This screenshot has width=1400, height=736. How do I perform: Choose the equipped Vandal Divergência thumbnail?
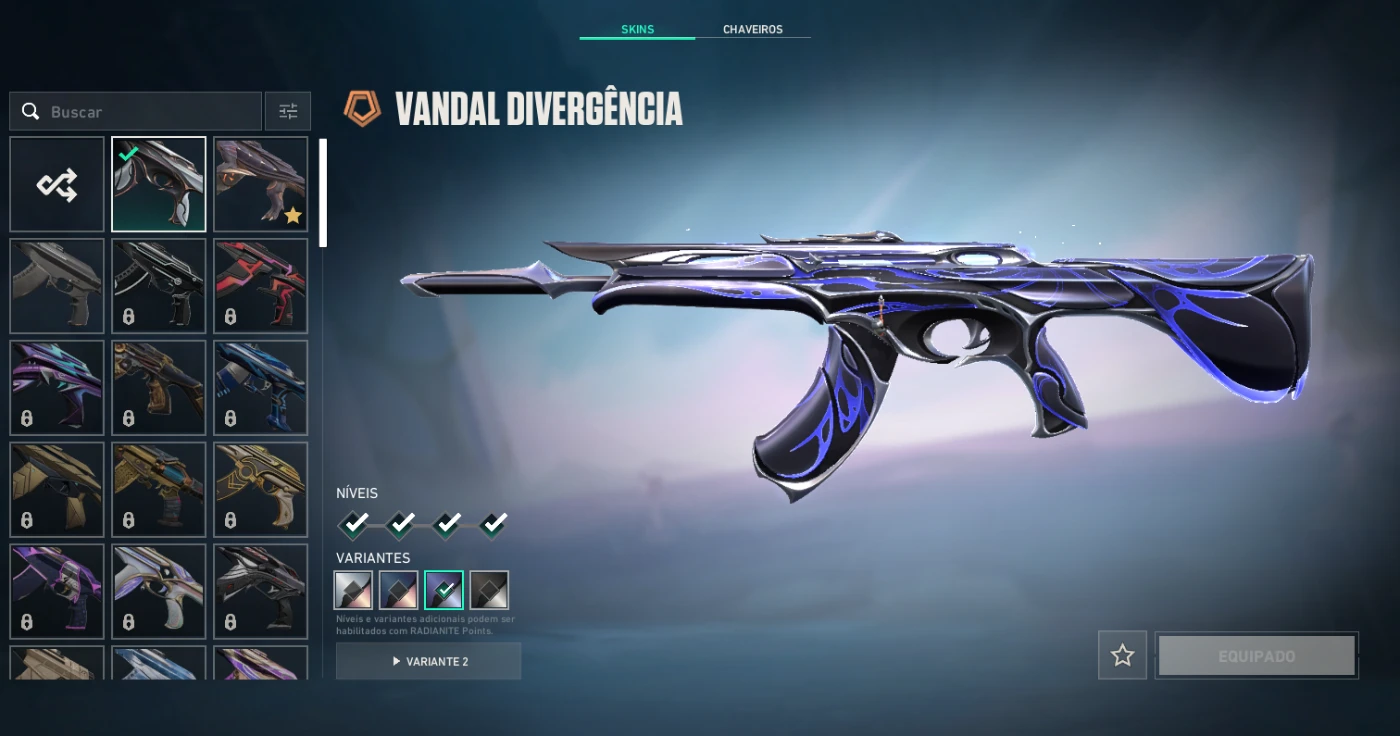159,185
